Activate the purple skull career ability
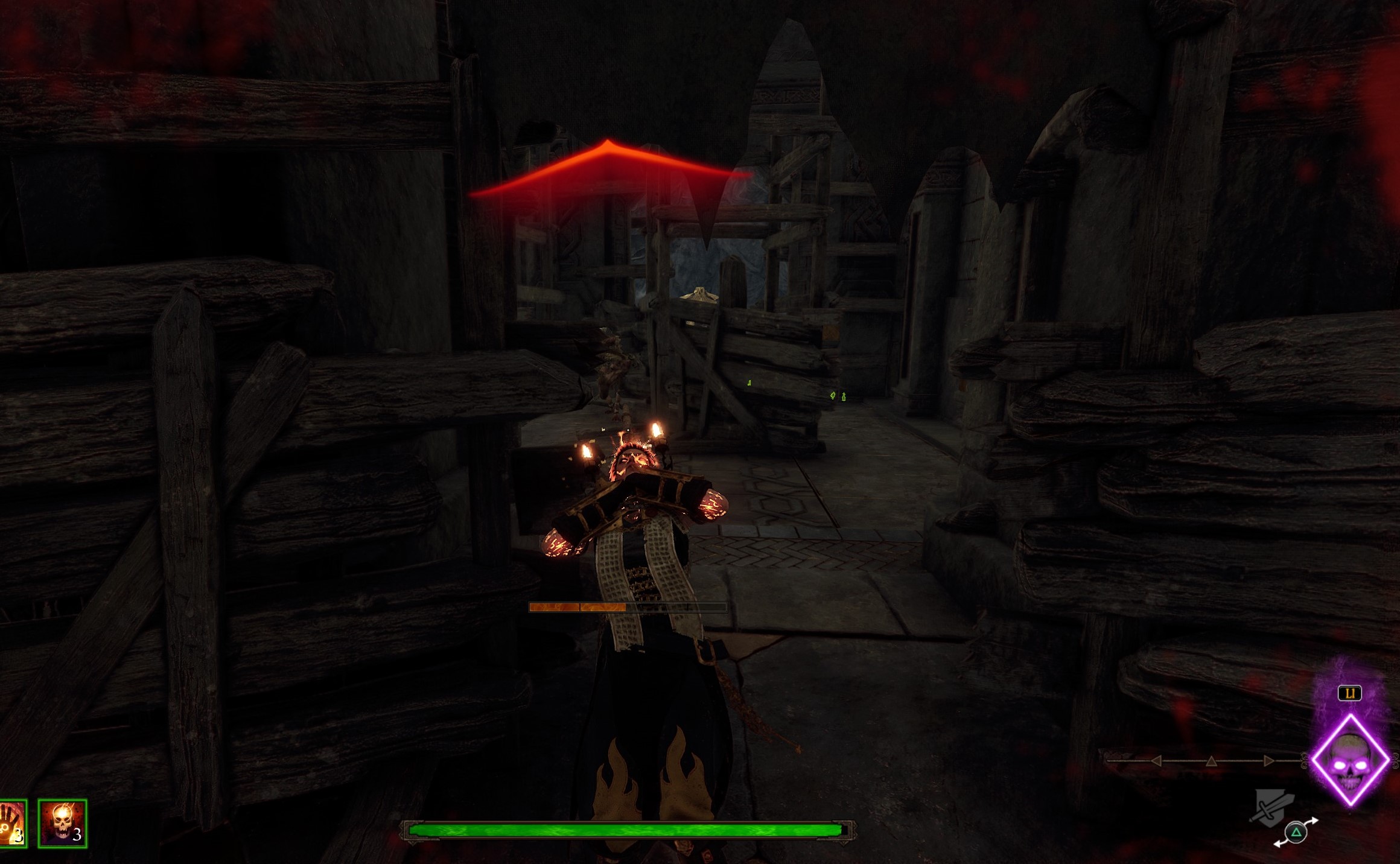The image size is (1400, 864). [x=1351, y=760]
